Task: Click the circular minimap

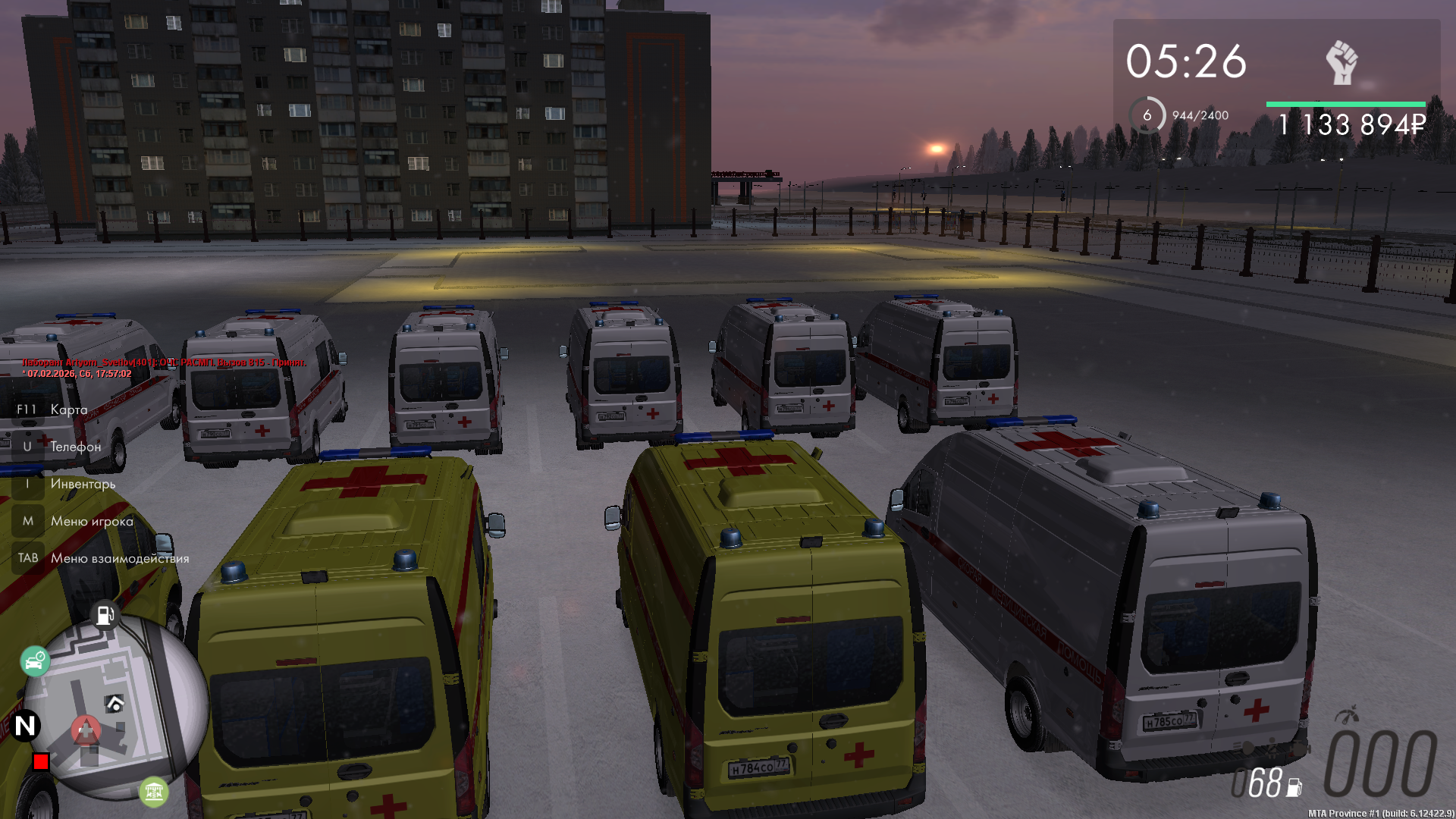Action: pos(114,707)
